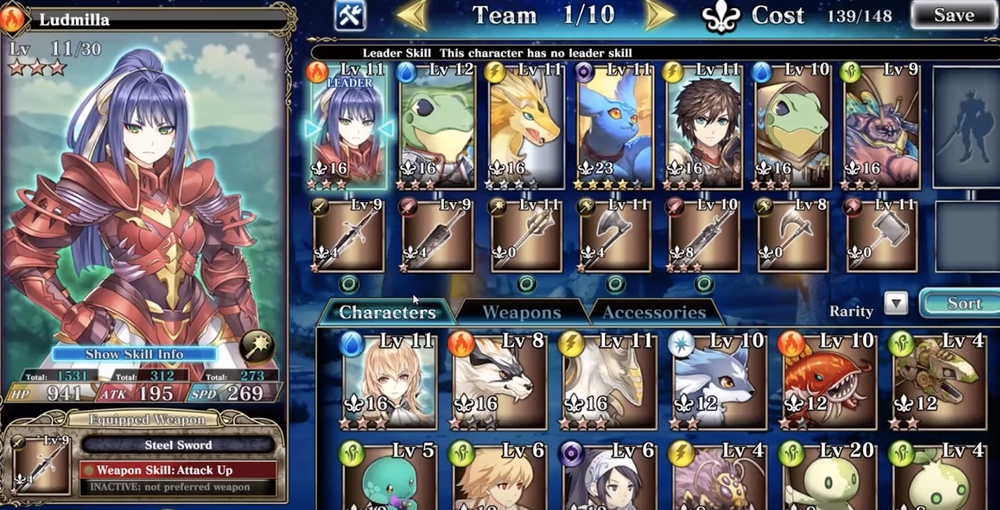
Task: Open the tools settings icon
Action: (349, 15)
